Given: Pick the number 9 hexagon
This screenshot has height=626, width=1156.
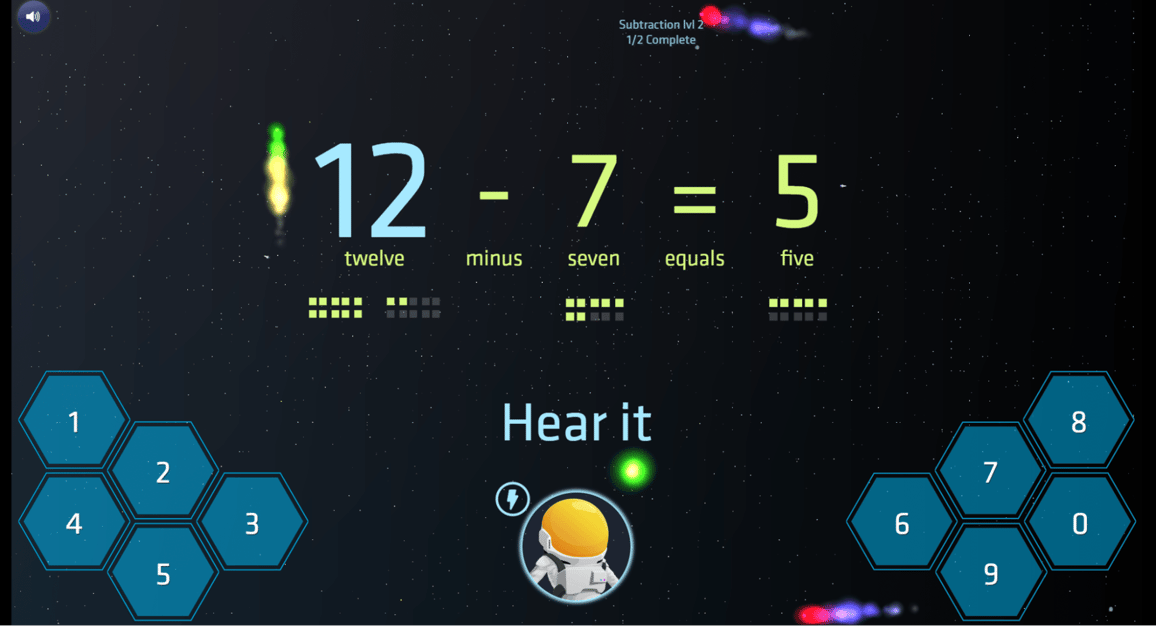Looking at the screenshot, I should (x=991, y=574).
